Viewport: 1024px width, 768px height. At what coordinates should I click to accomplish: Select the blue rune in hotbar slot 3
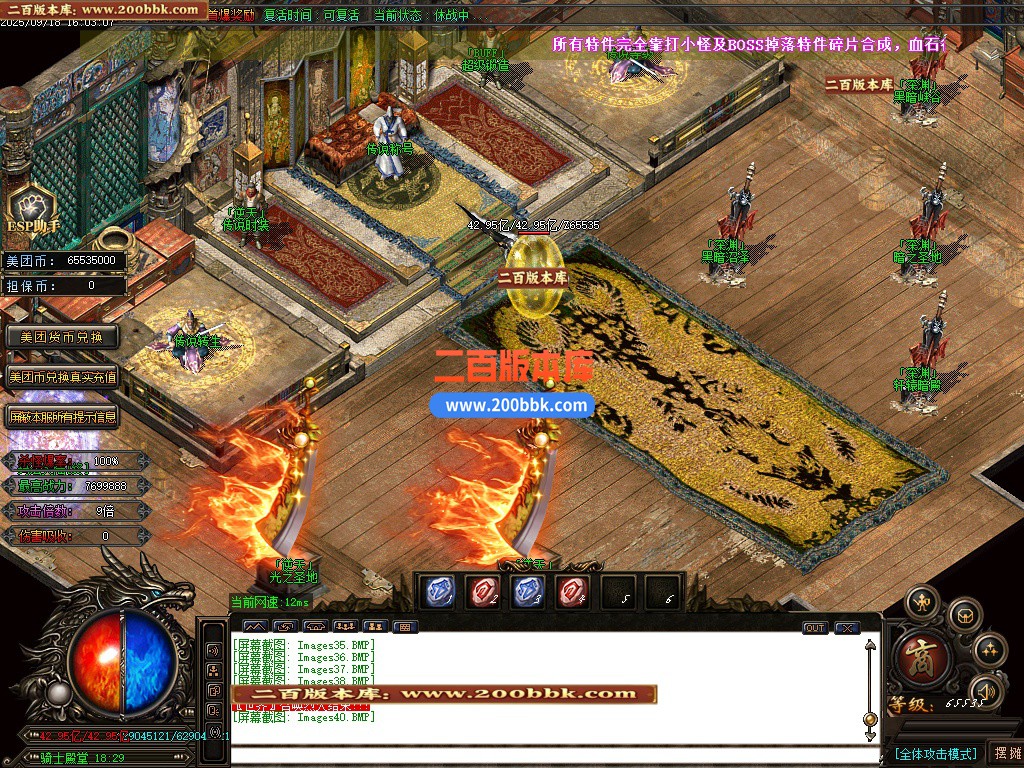(x=528, y=592)
